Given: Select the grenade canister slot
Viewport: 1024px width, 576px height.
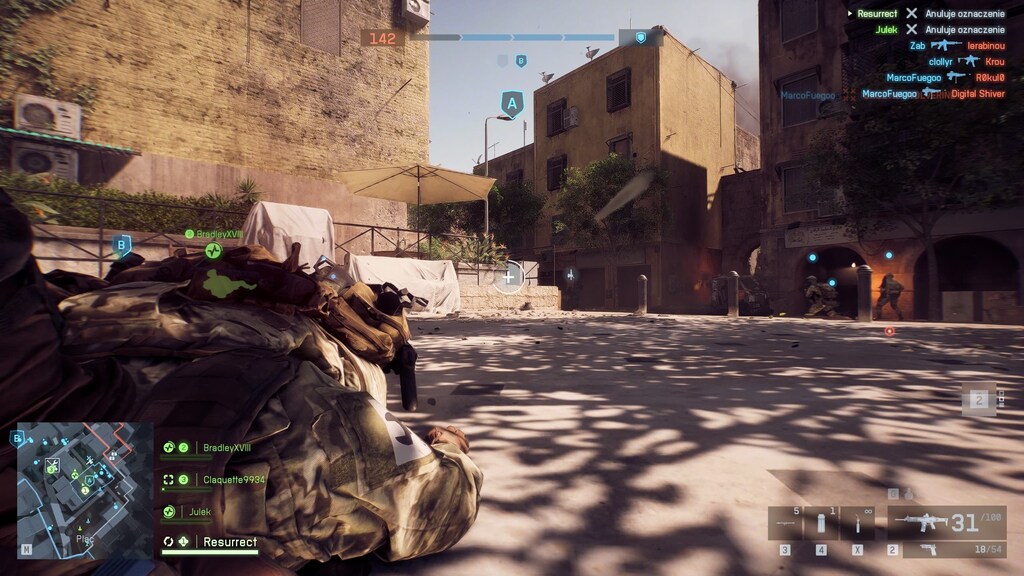Looking at the screenshot, I should [821, 523].
